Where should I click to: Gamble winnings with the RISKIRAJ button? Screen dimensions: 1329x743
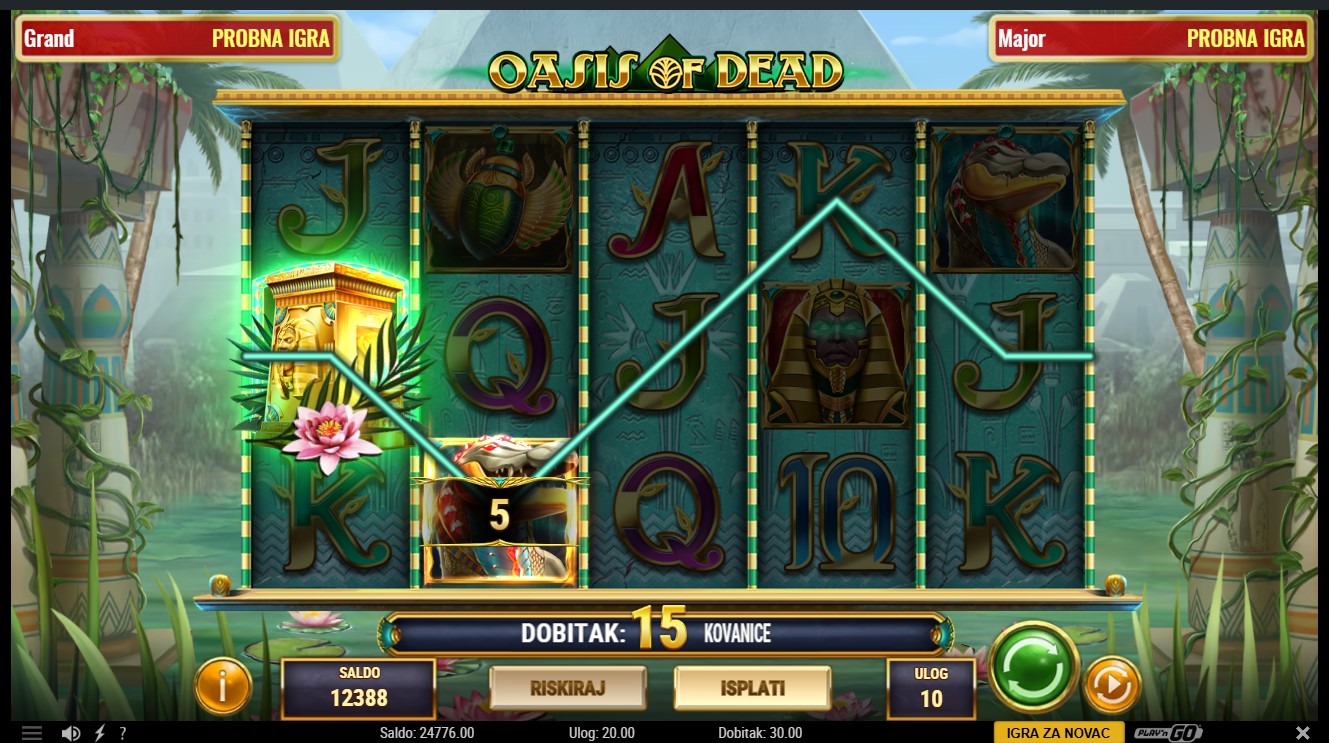click(x=568, y=688)
